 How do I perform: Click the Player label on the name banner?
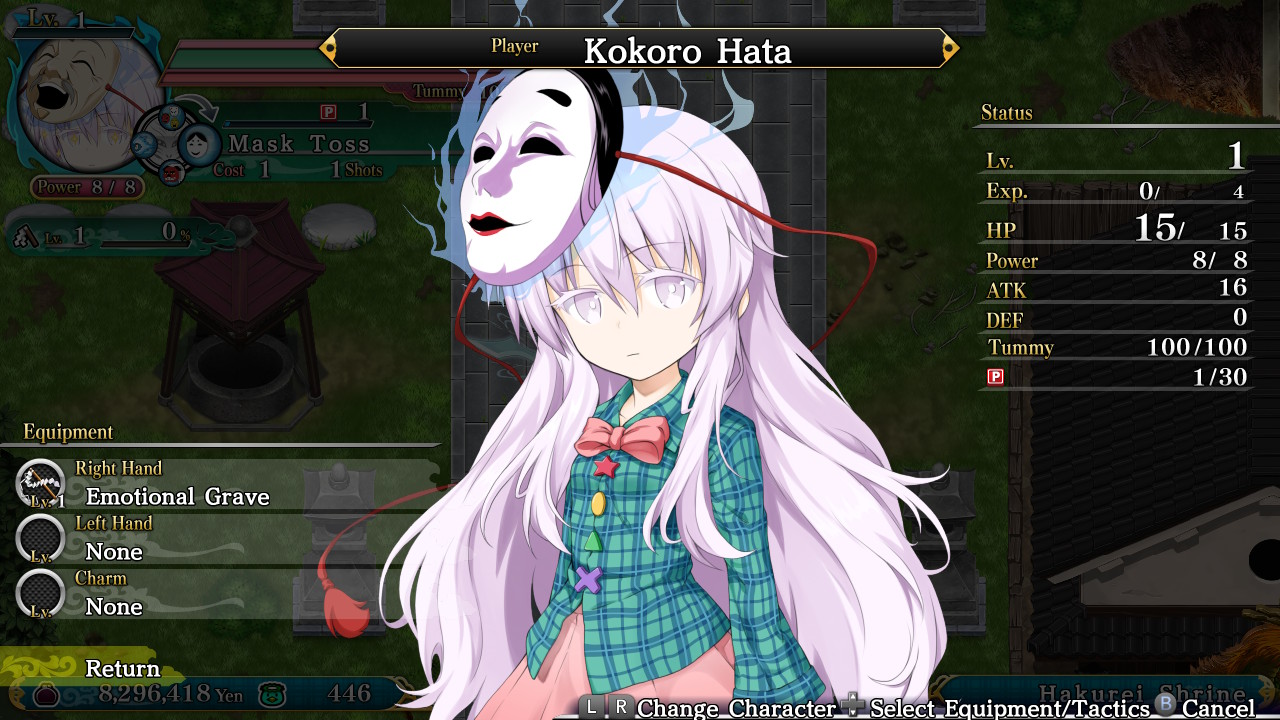pyautogui.click(x=514, y=45)
